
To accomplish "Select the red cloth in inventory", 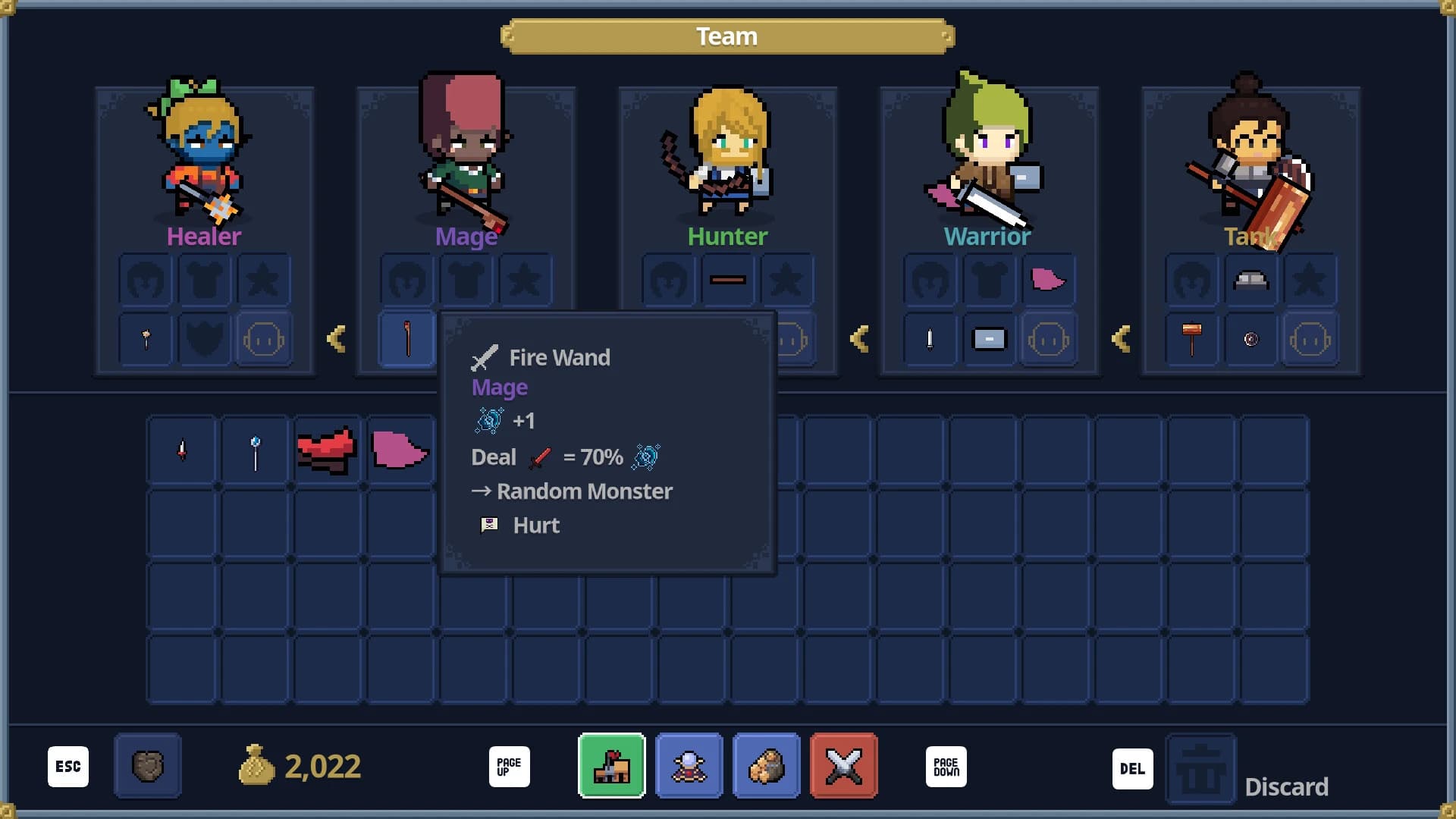I will (x=328, y=450).
